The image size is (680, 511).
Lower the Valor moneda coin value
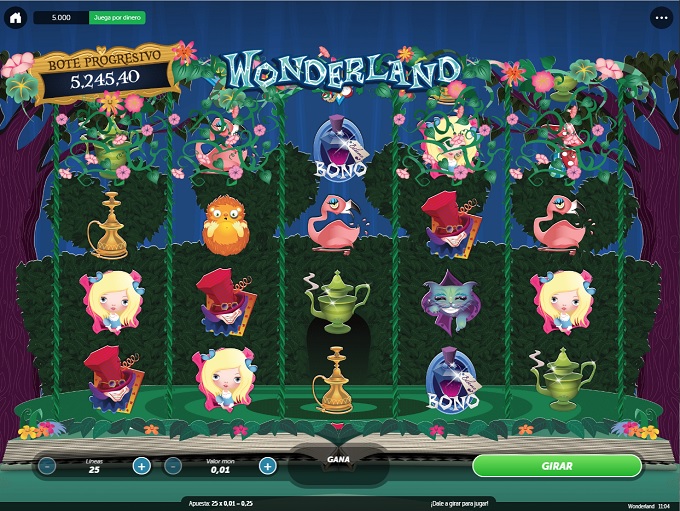(x=174, y=466)
